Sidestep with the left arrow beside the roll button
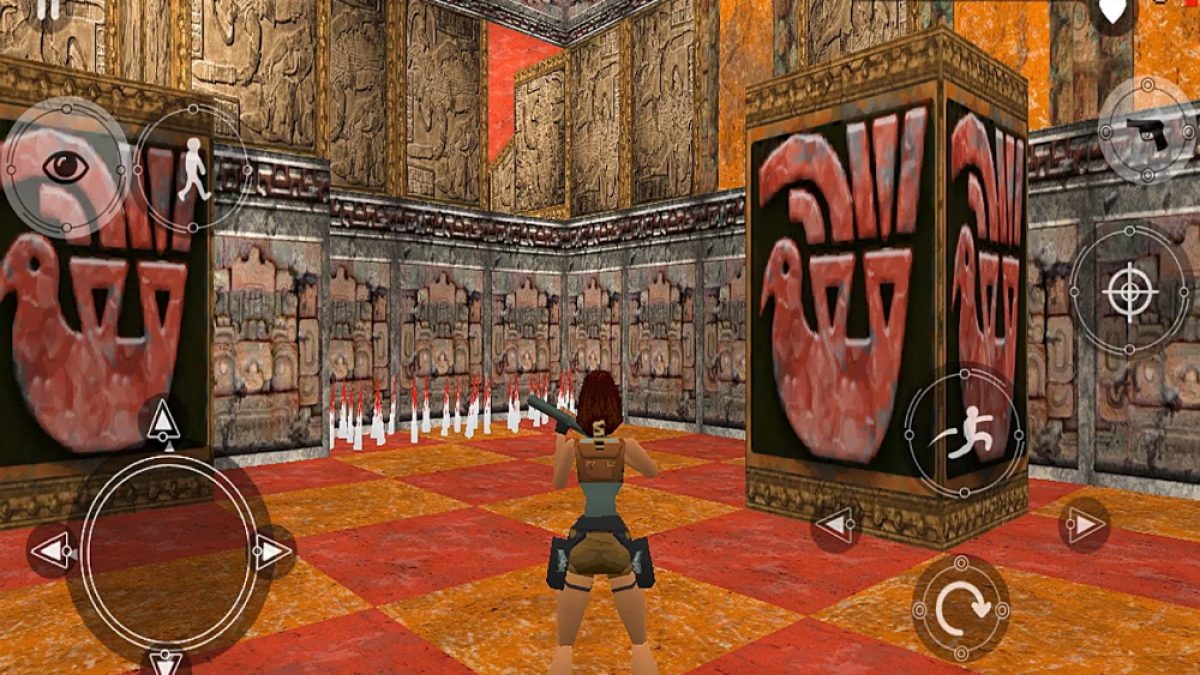This screenshot has height=675, width=1200. click(835, 524)
